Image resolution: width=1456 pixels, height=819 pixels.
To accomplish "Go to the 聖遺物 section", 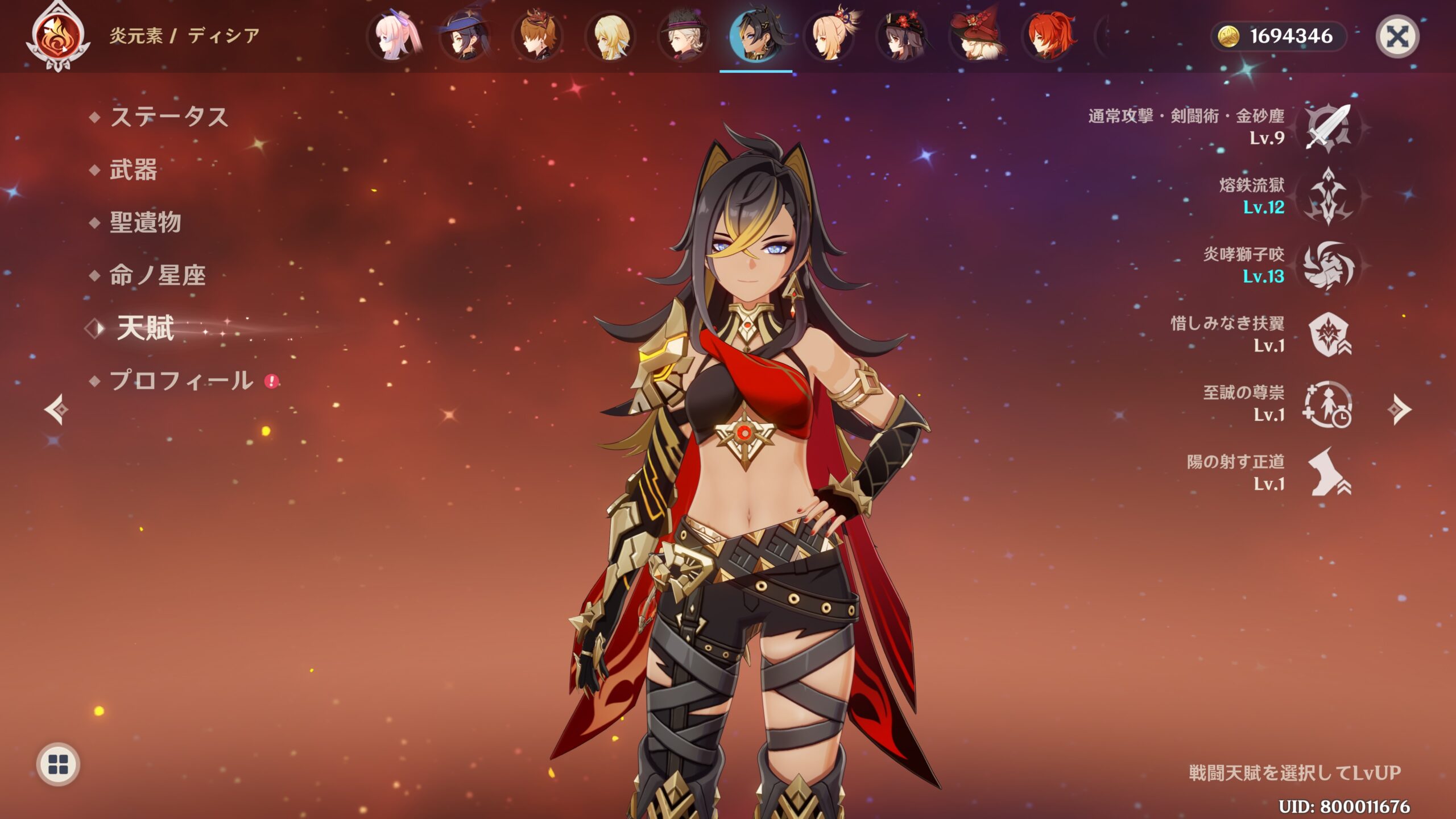I will point(146,222).
